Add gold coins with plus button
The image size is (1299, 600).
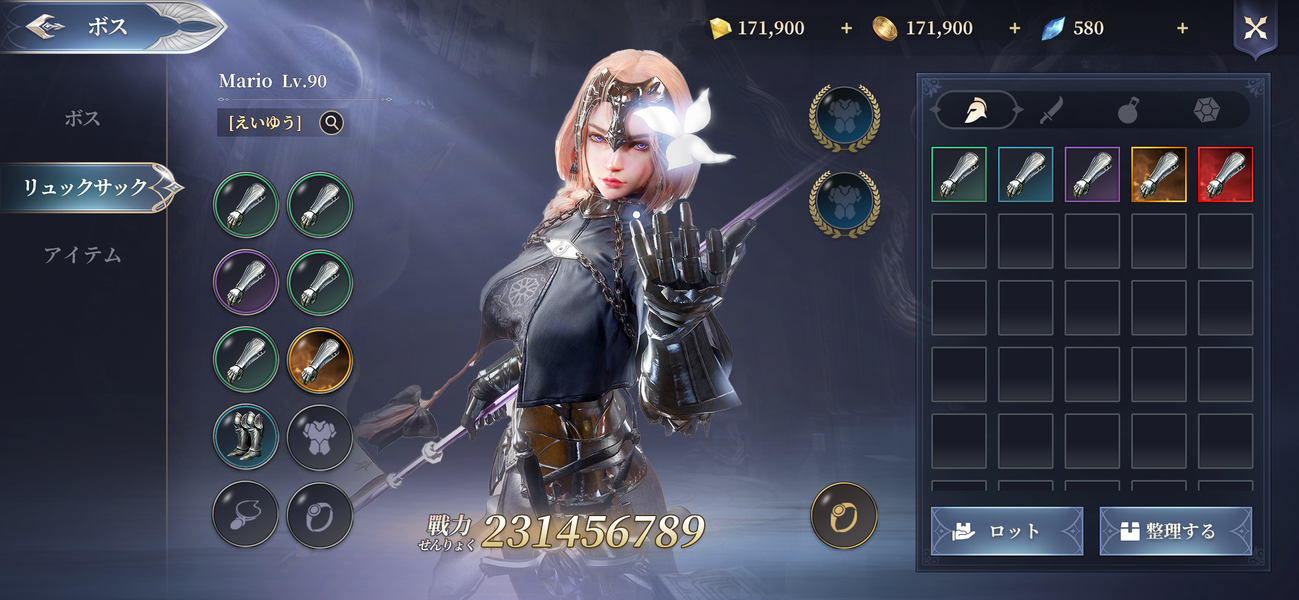1014,28
